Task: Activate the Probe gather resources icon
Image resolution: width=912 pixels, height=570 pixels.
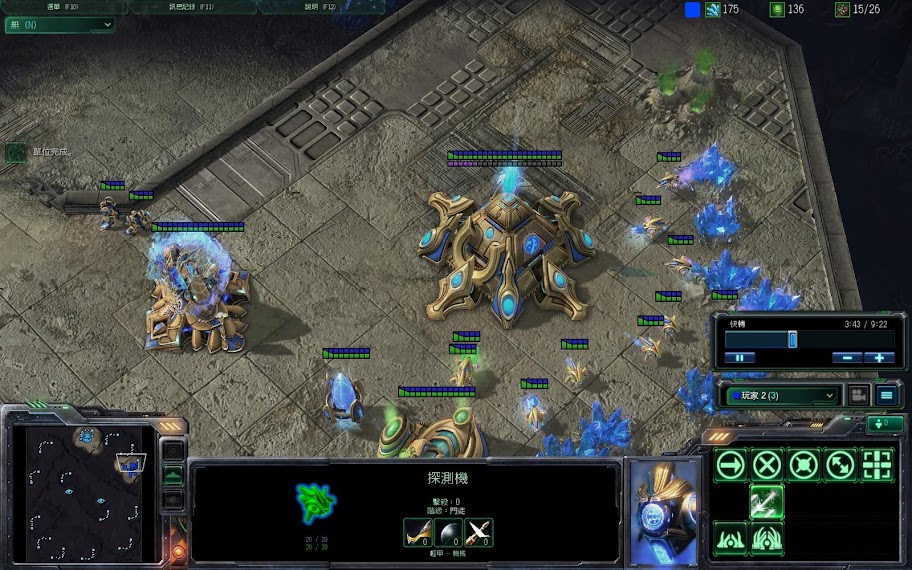Action: click(767, 502)
